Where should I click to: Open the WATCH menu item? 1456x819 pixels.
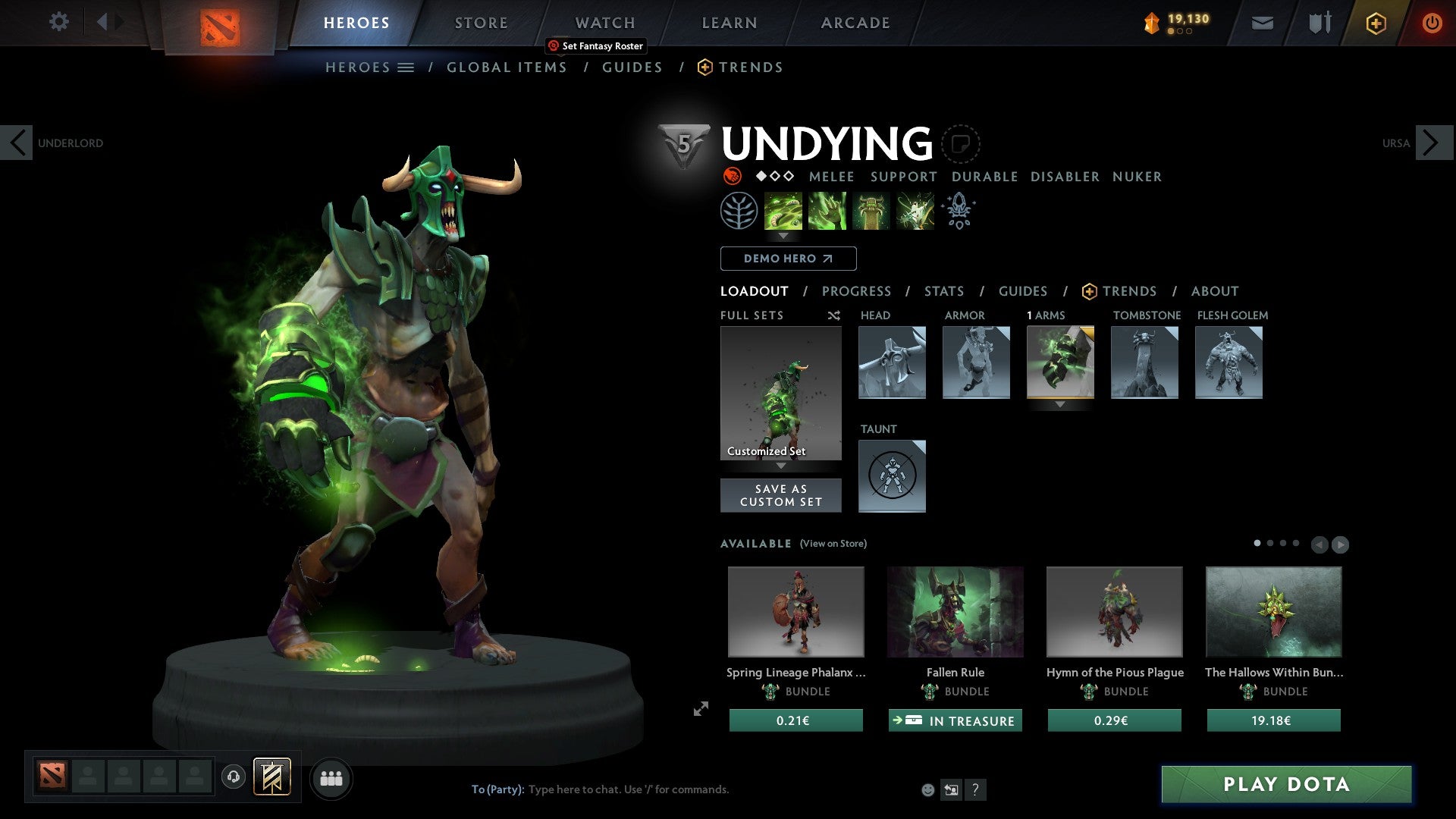[x=604, y=23]
